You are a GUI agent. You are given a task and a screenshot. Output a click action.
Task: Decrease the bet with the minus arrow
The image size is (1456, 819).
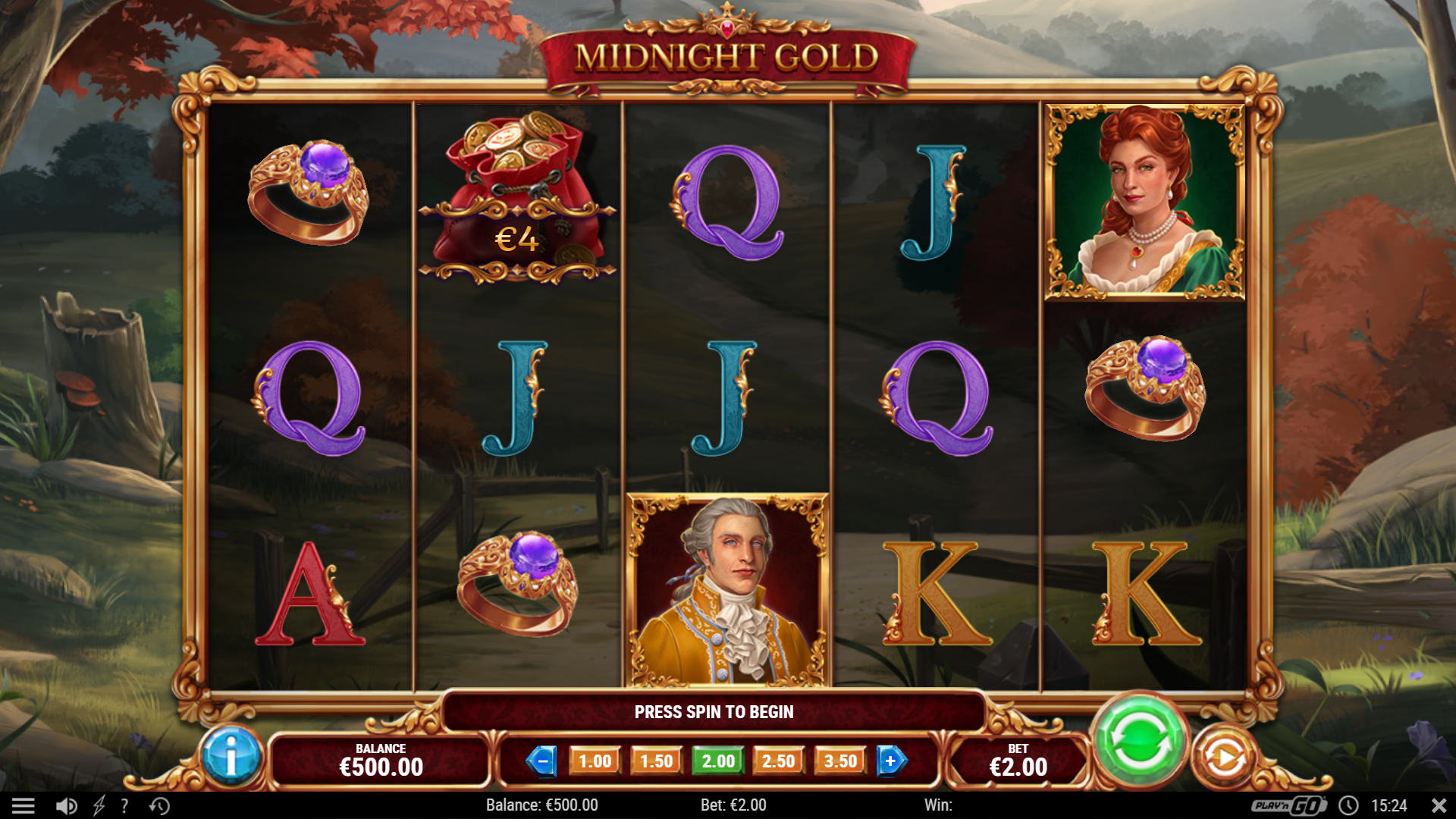pyautogui.click(x=542, y=761)
